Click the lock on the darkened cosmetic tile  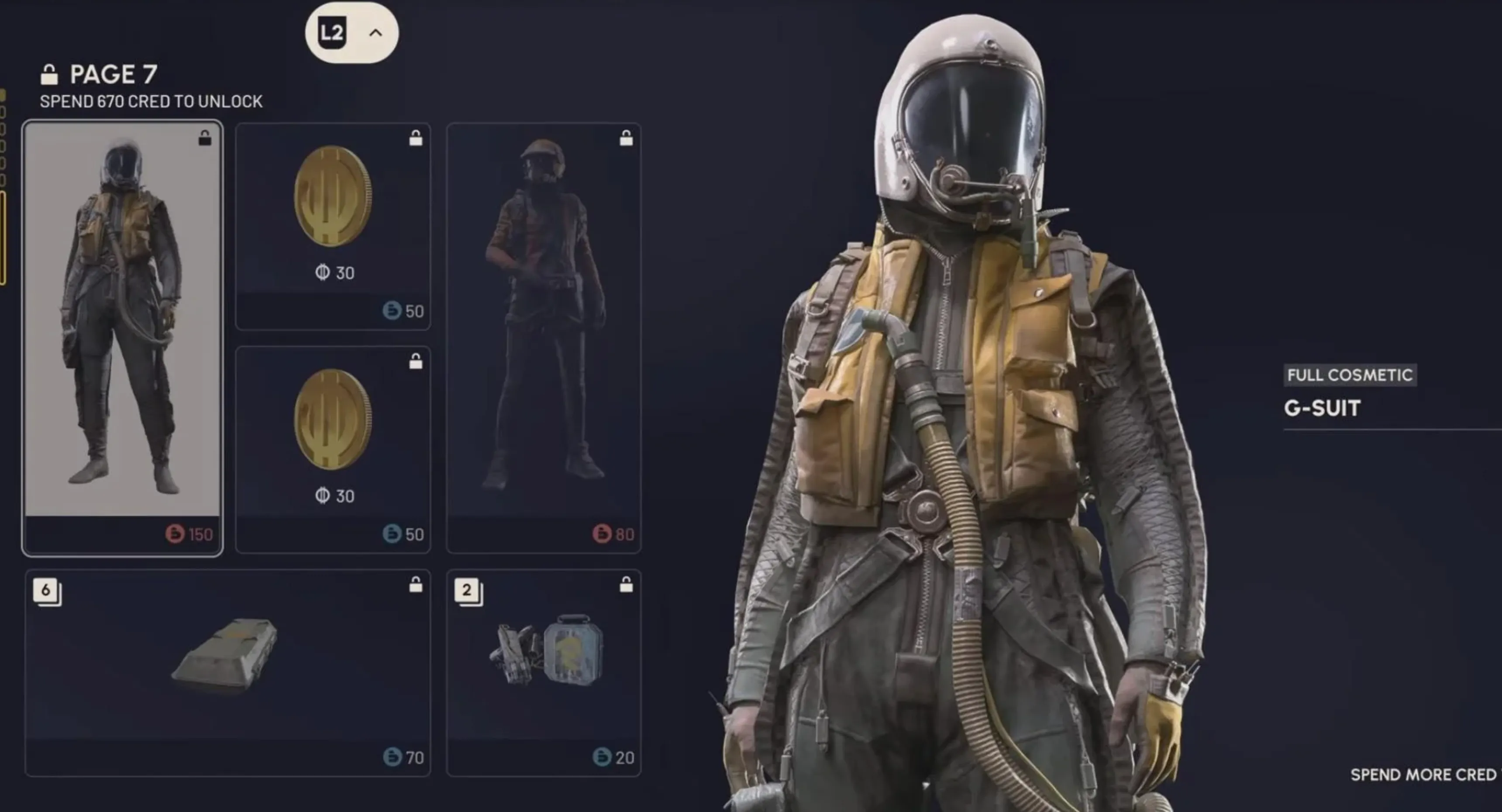pos(627,138)
